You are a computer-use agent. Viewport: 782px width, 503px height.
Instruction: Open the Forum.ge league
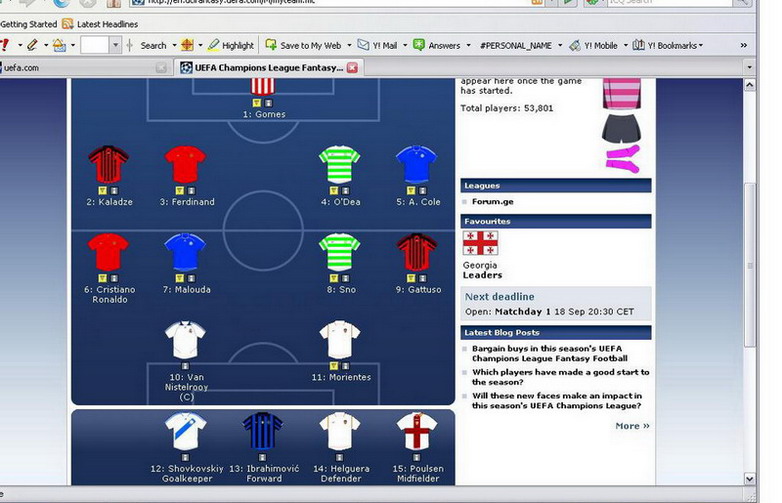click(x=492, y=201)
